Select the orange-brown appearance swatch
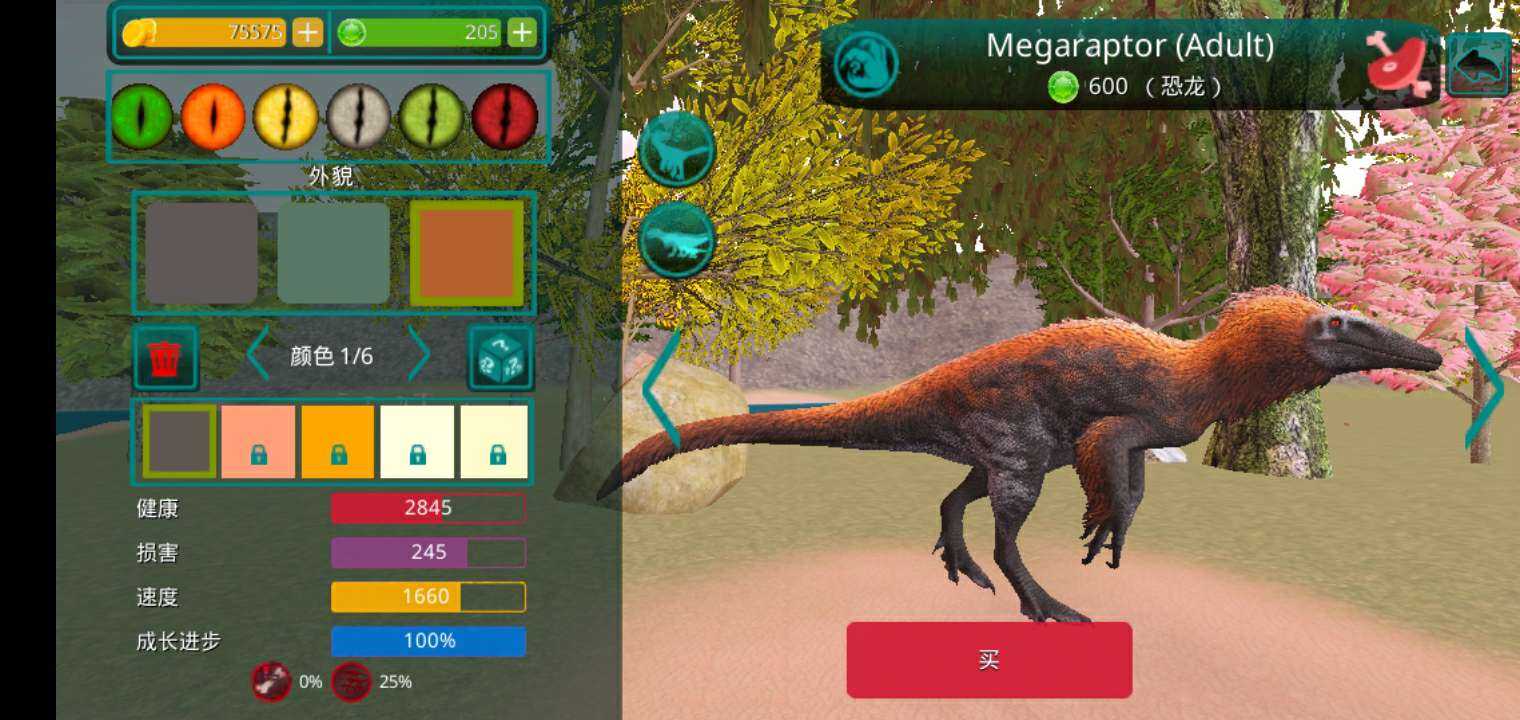Viewport: 1520px width, 720px height. (467, 253)
